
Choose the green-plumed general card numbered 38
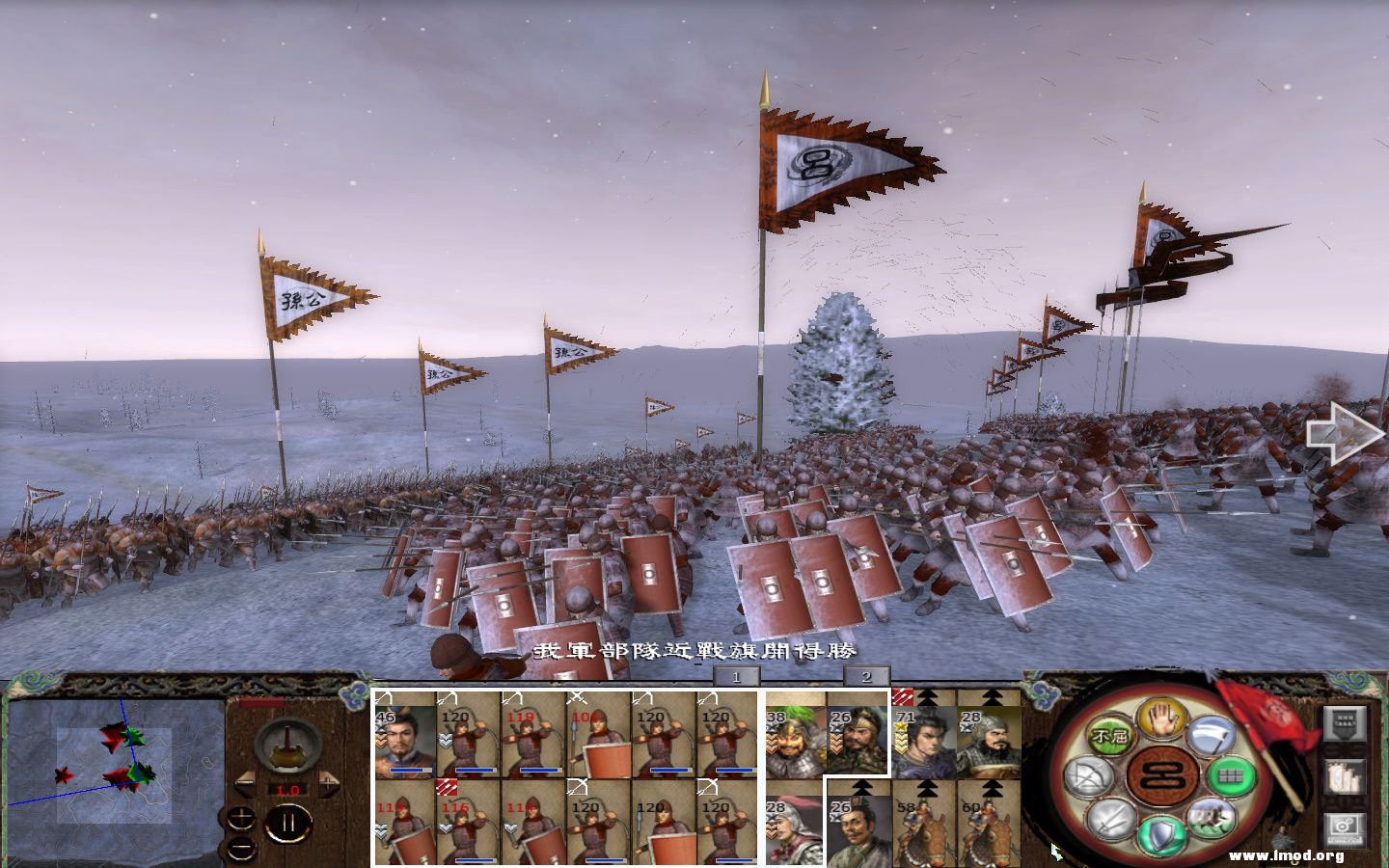tap(796, 733)
